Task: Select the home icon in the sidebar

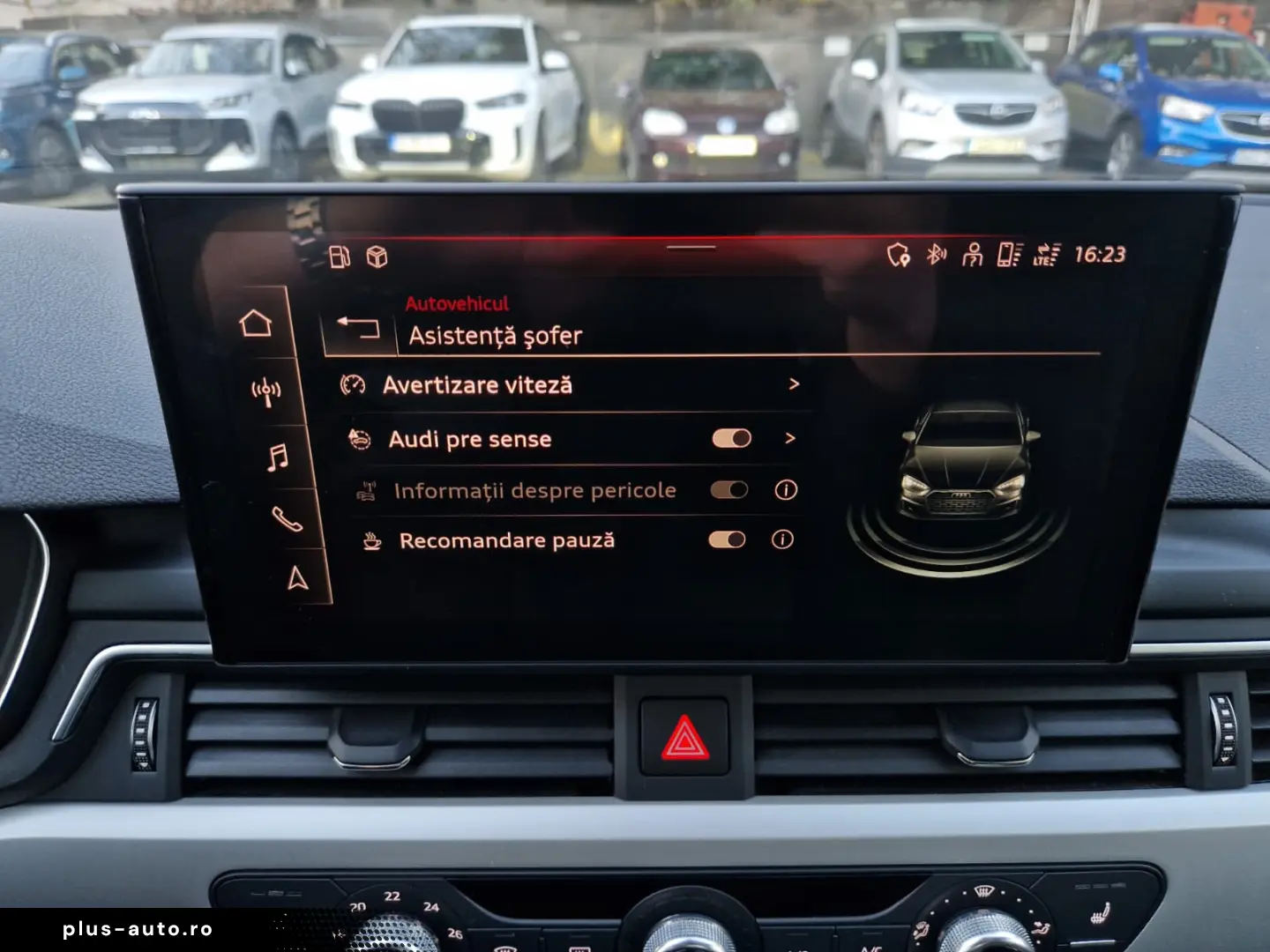Action: [256, 322]
